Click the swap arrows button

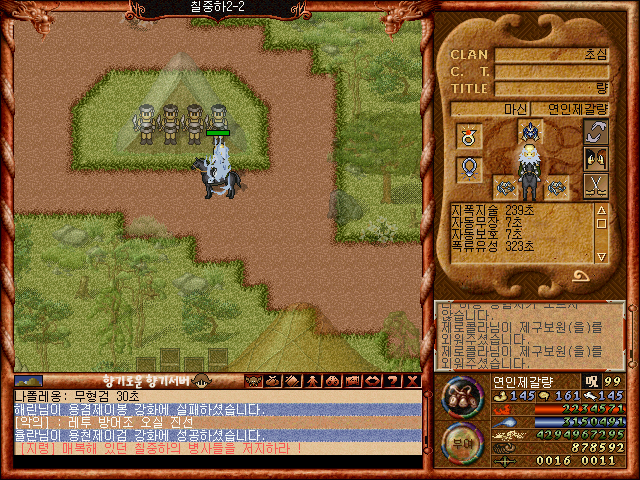point(596,132)
